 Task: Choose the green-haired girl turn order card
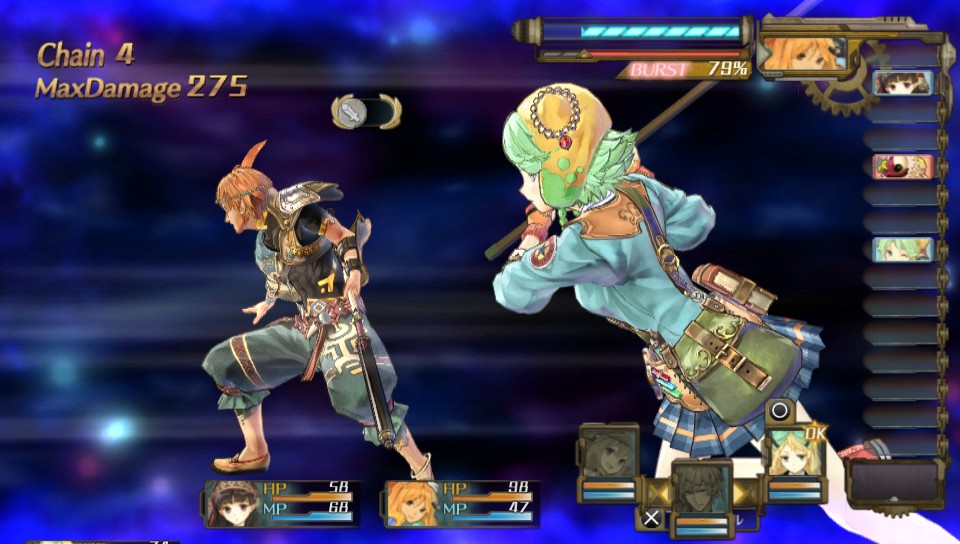click(902, 249)
